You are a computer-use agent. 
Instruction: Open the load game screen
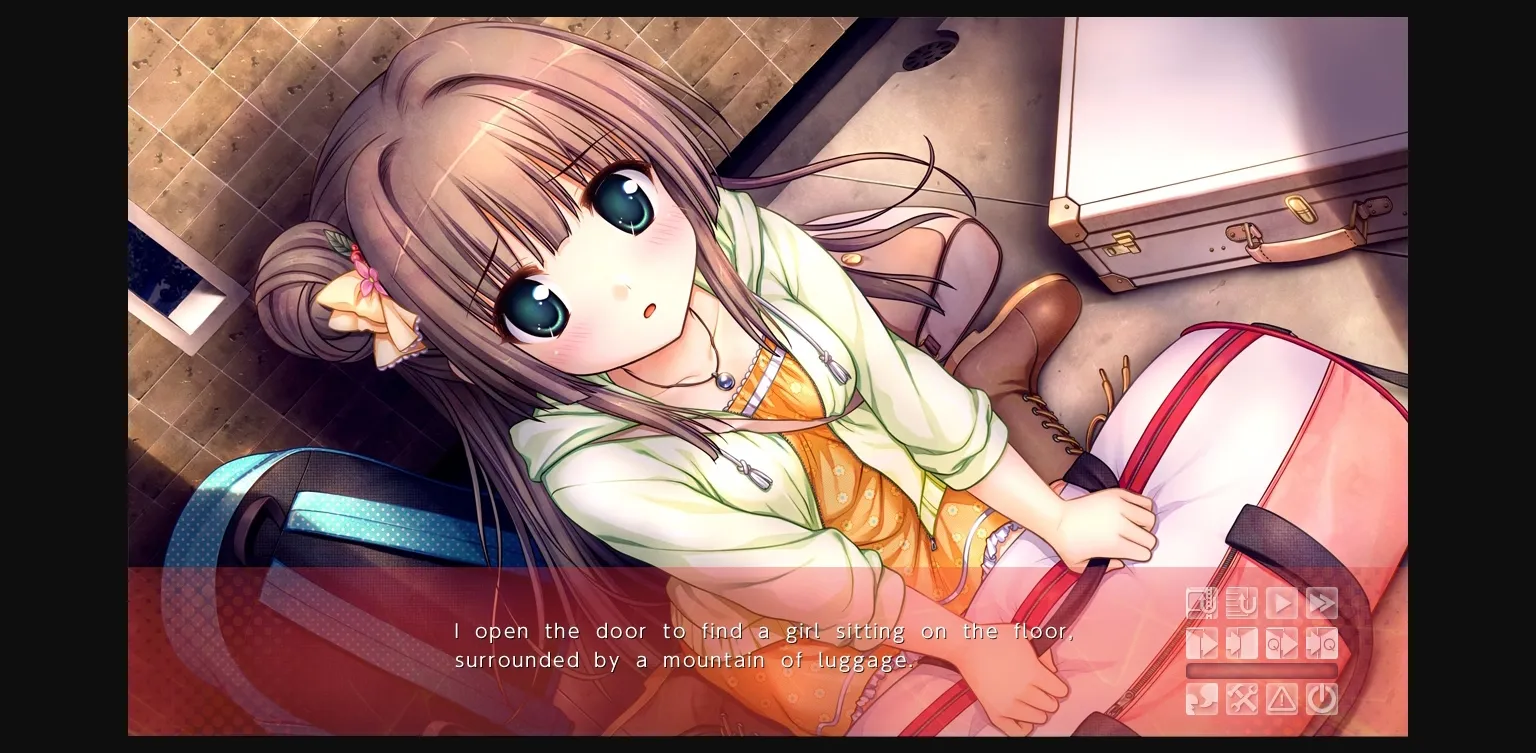point(1241,643)
